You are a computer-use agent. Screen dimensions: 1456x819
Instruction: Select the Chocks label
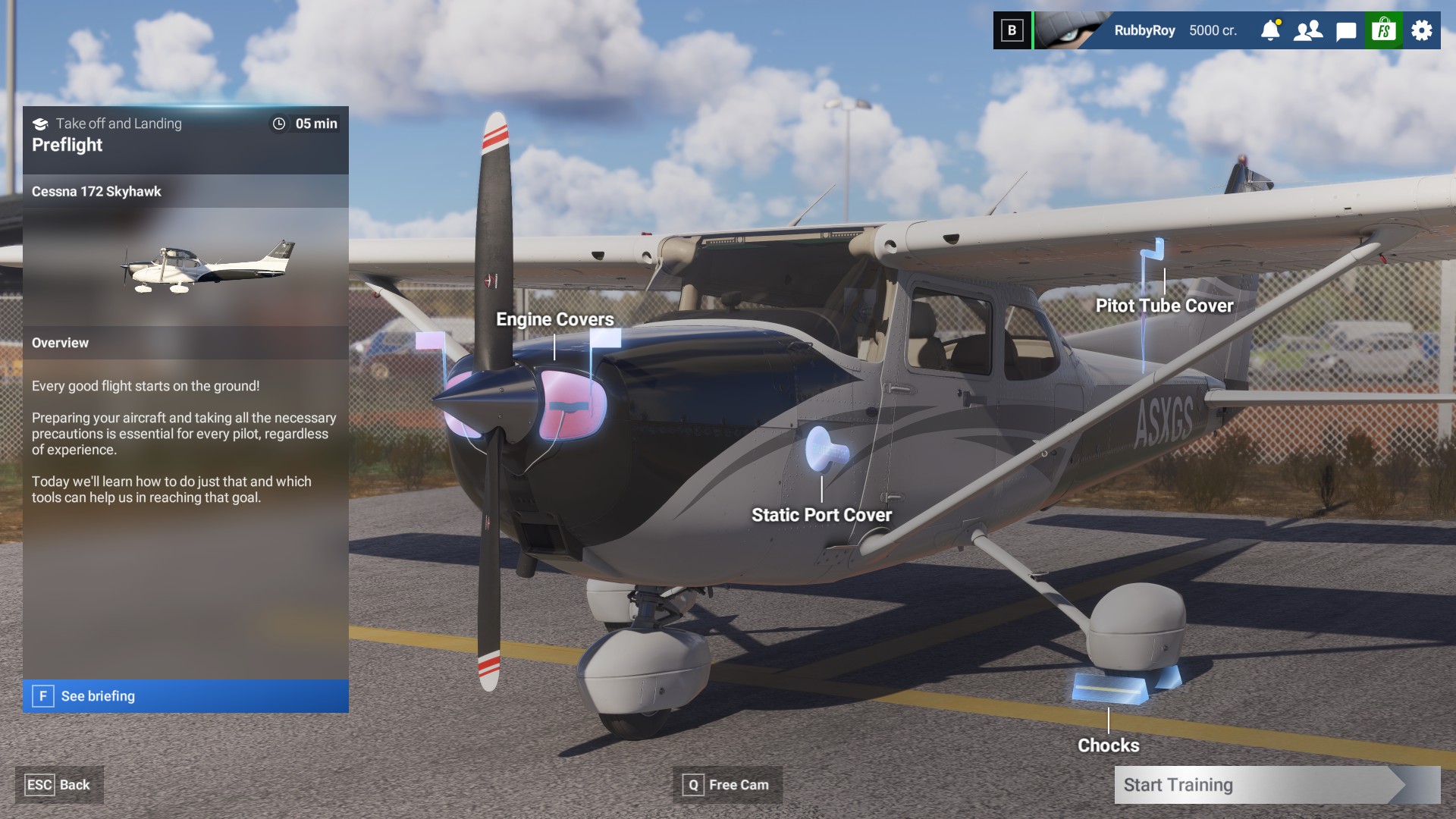(1108, 745)
